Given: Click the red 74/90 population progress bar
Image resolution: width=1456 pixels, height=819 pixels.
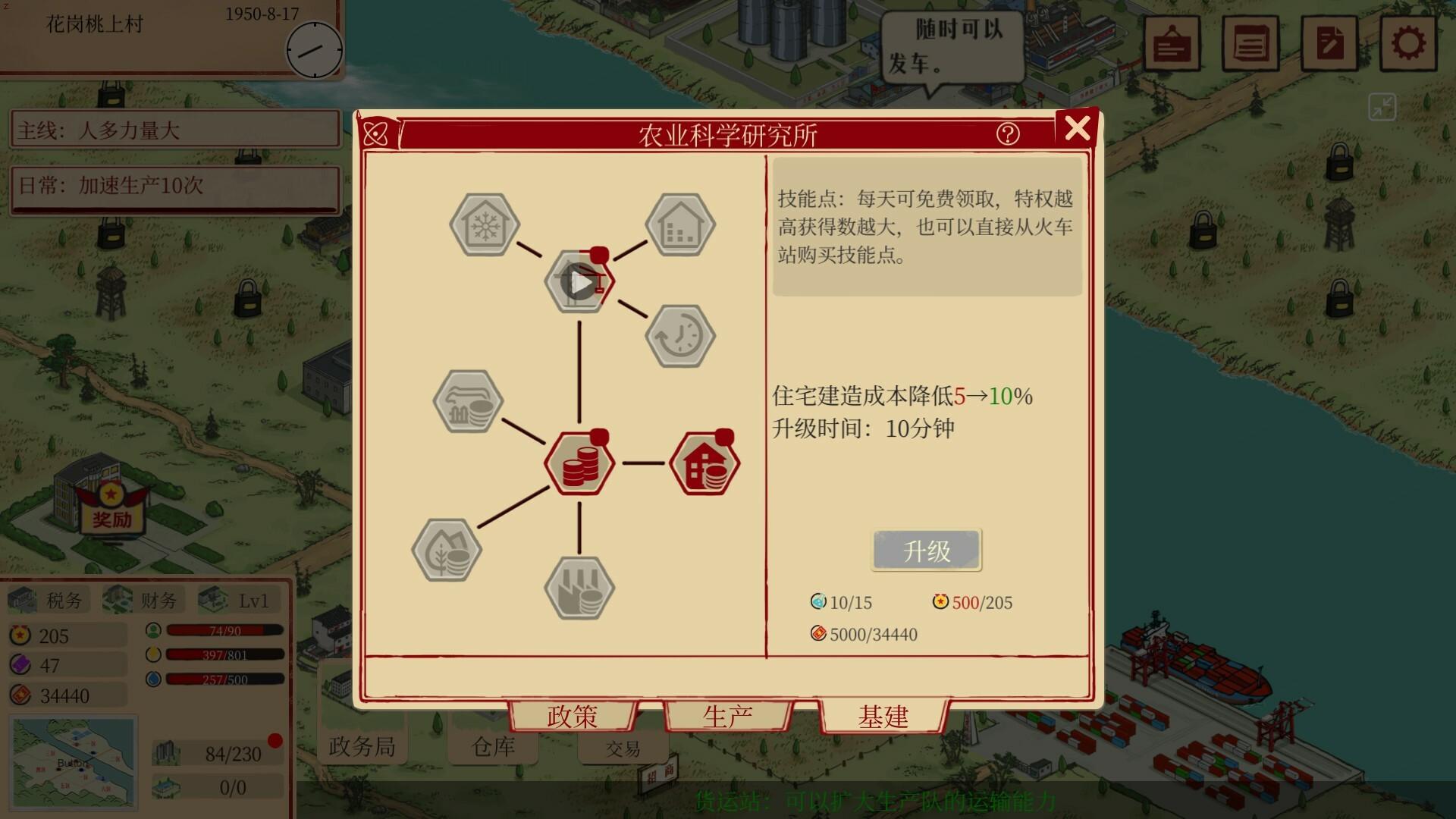Looking at the screenshot, I should [224, 629].
